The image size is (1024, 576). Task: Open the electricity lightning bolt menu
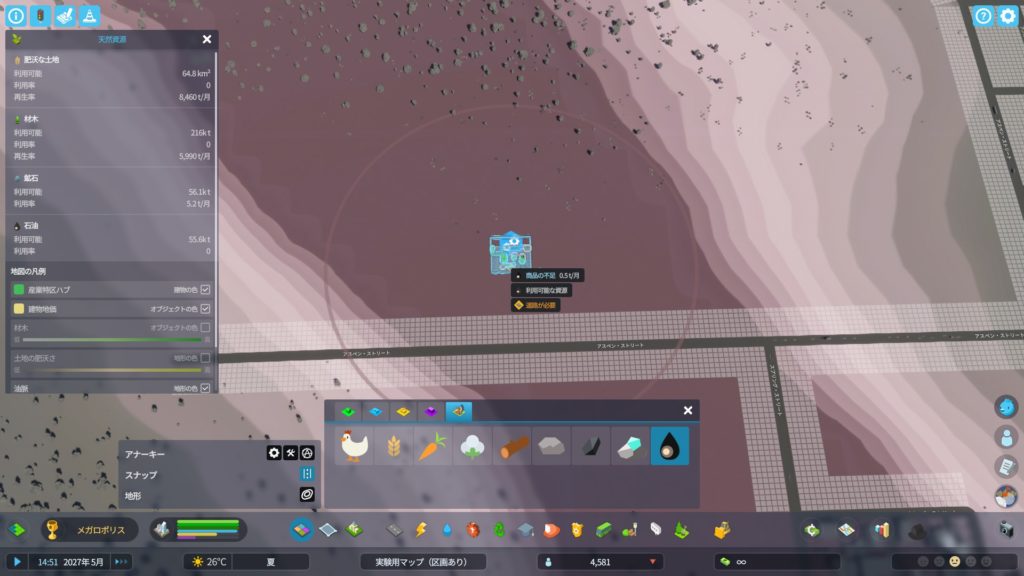[421, 529]
